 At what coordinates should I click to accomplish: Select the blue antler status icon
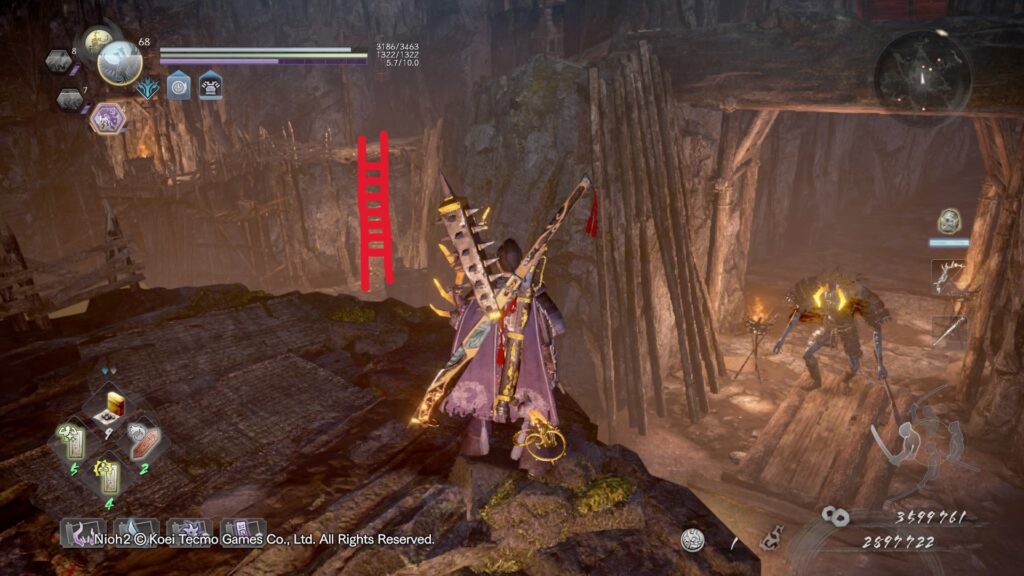pos(148,88)
